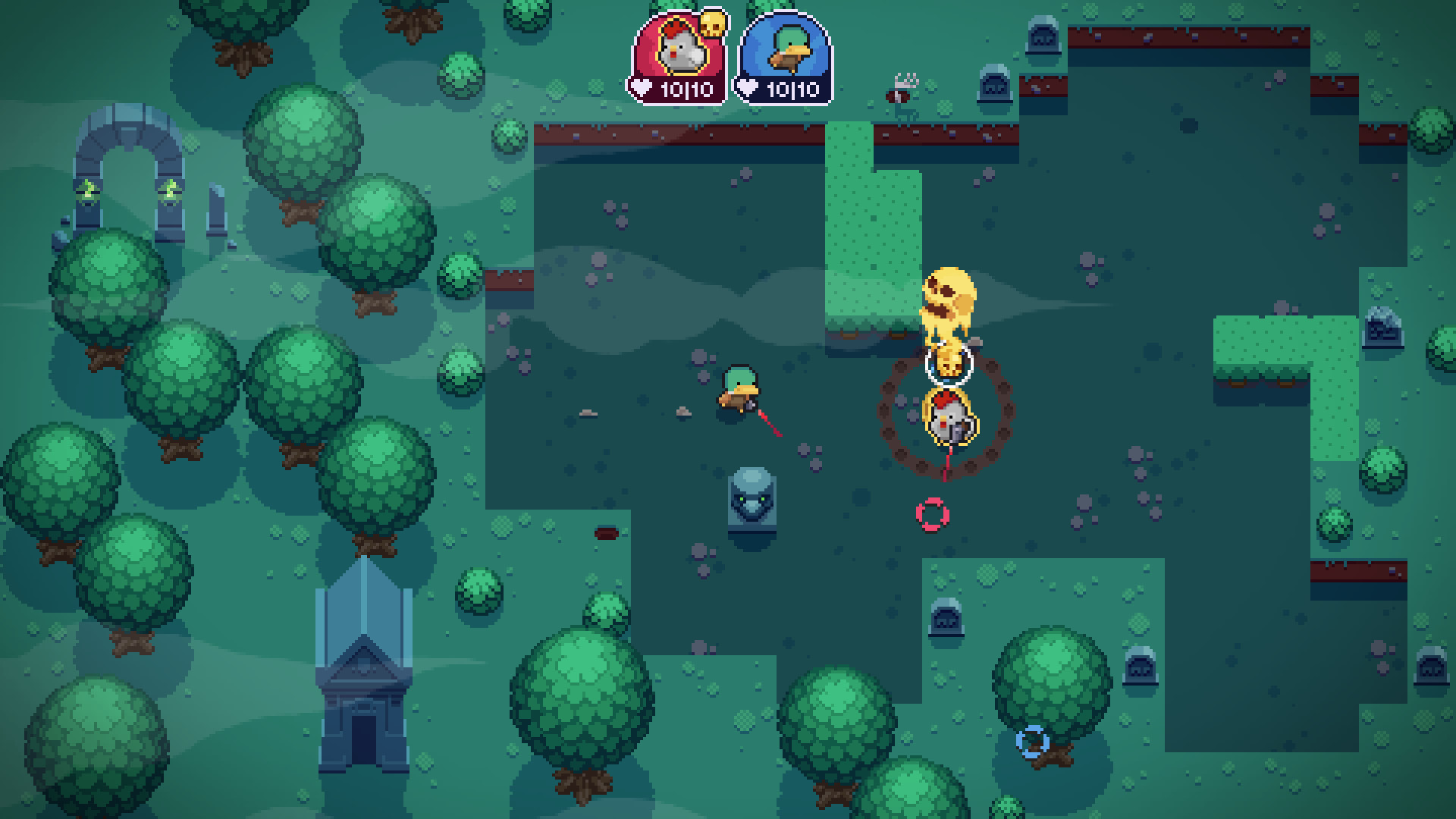The width and height of the screenshot is (1456, 819).
Task: Click the heart icon in the duck health badge
Action: (x=748, y=88)
